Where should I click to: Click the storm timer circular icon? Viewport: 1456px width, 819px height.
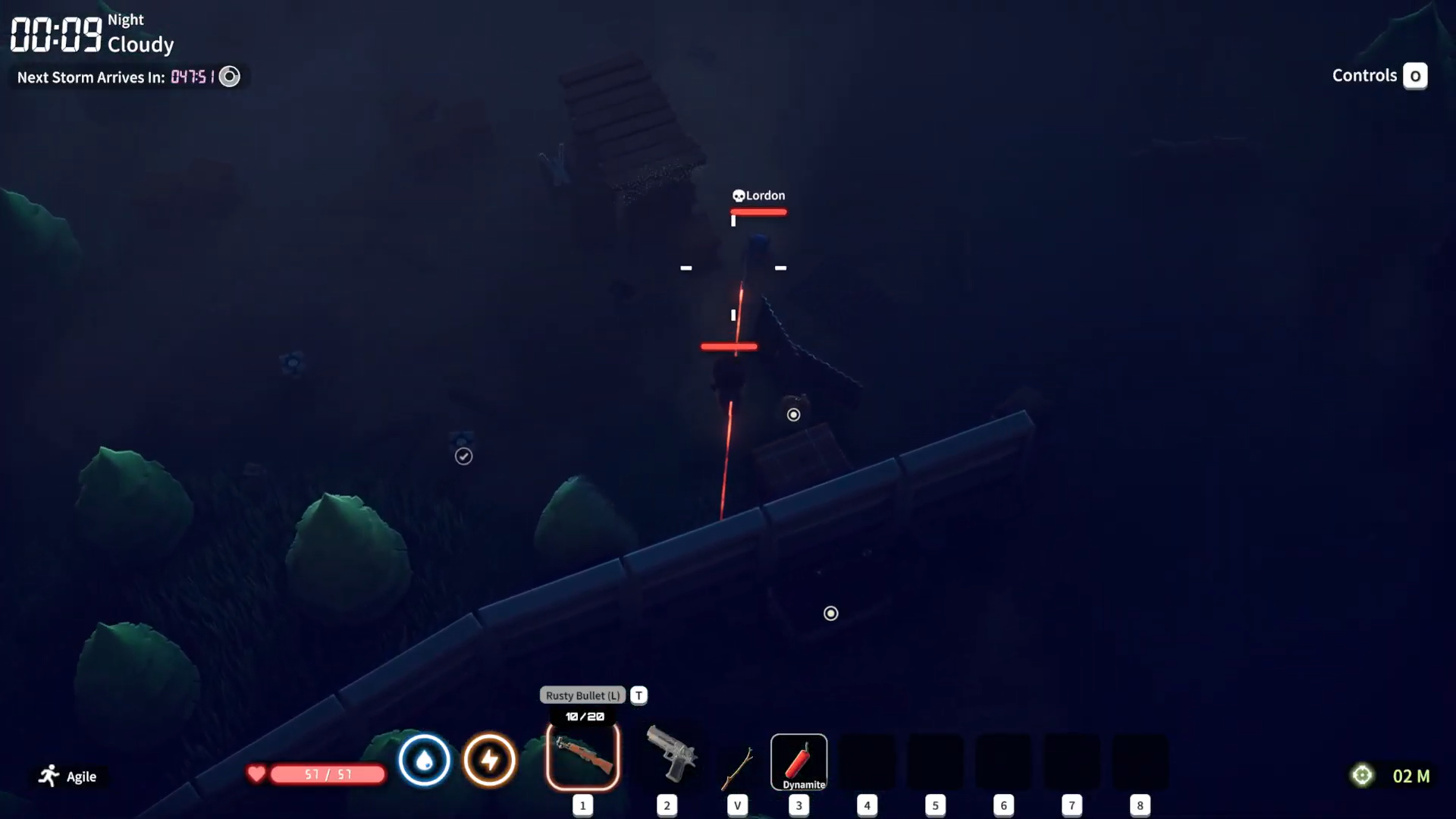tap(230, 76)
